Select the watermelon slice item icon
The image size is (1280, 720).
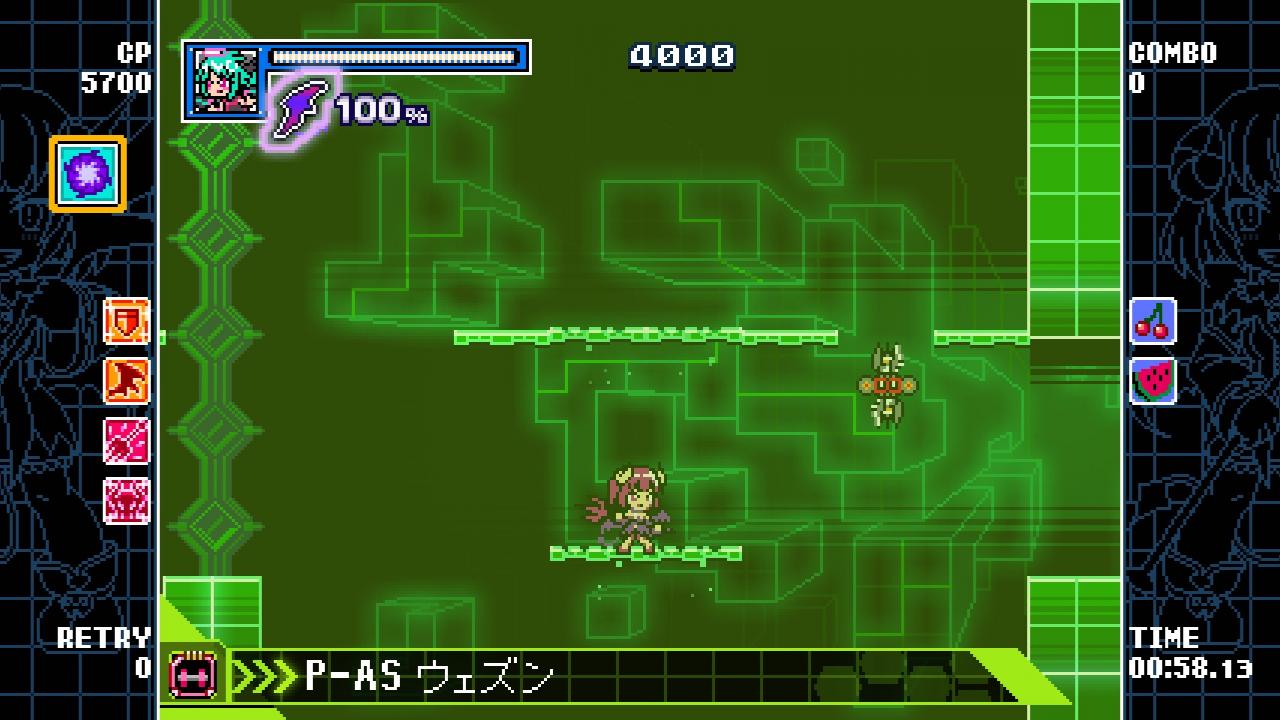1152,381
